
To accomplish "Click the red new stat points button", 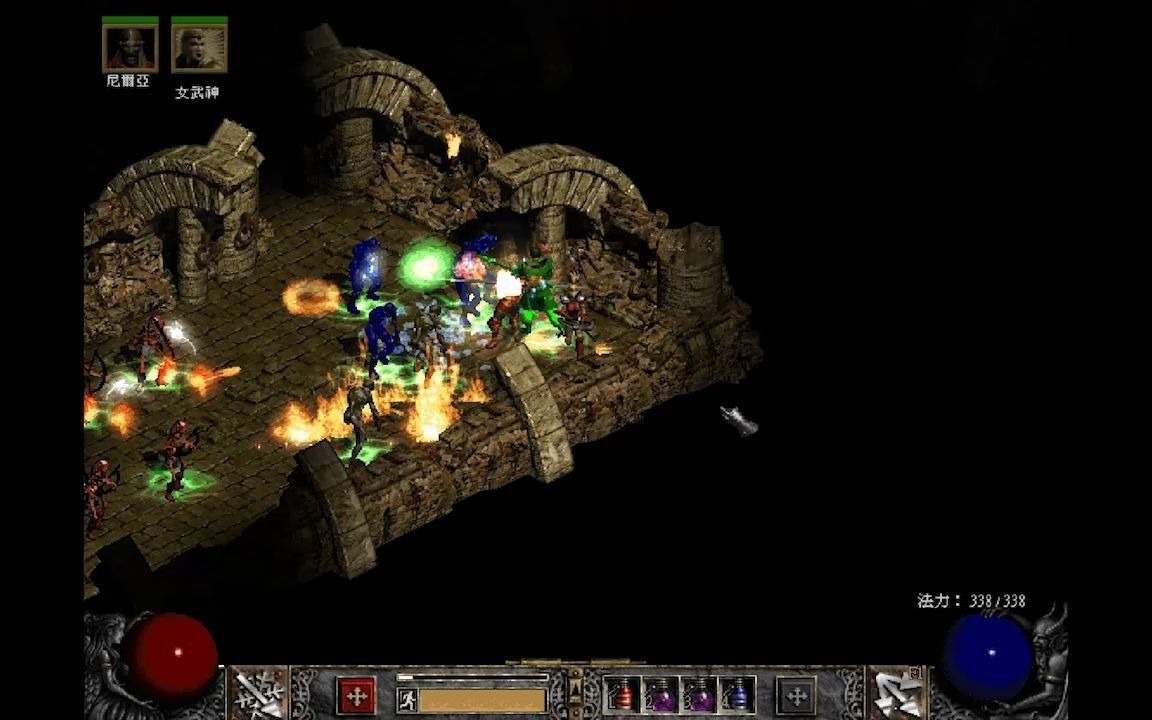I will 356,694.
